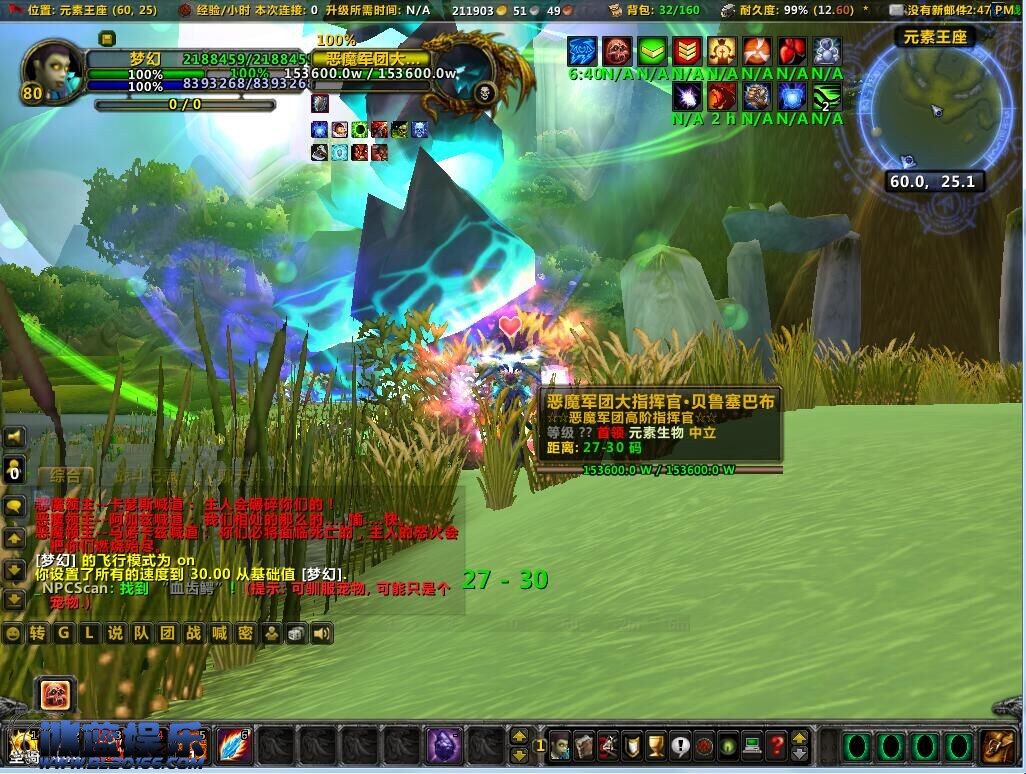Open the green computer game menu button

click(x=753, y=746)
